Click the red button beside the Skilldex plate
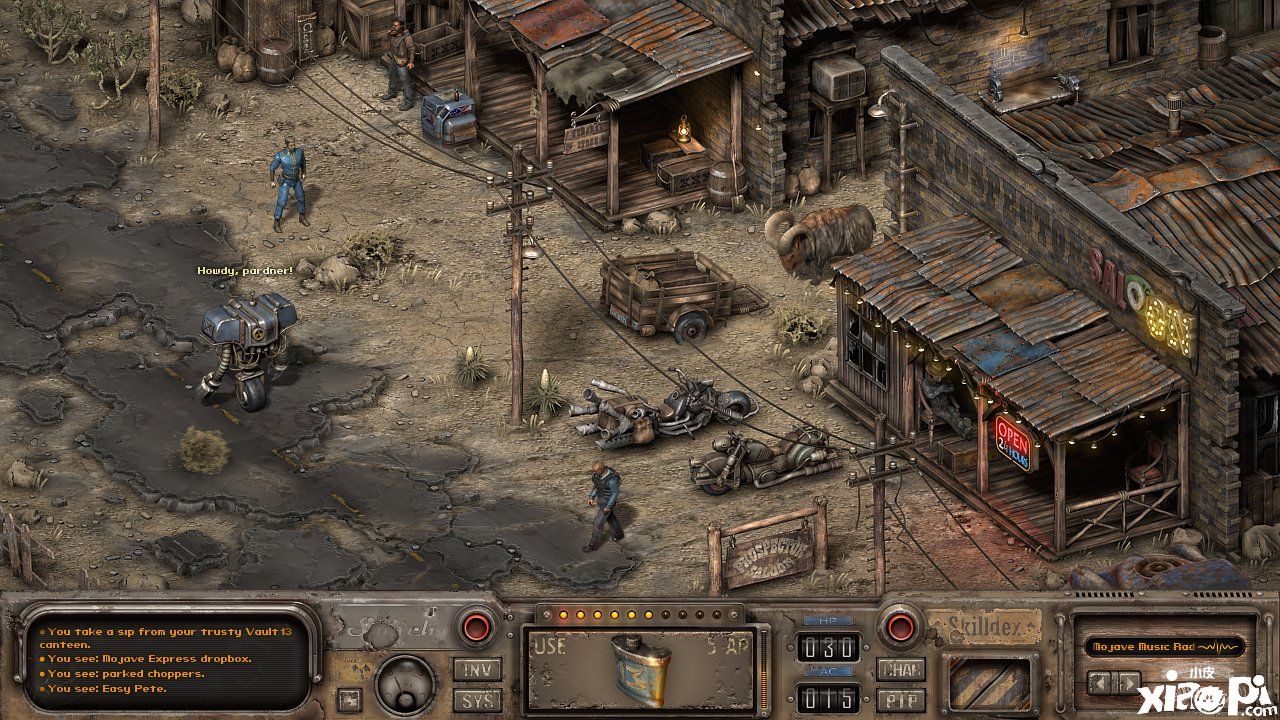The width and height of the screenshot is (1280, 720). point(897,627)
